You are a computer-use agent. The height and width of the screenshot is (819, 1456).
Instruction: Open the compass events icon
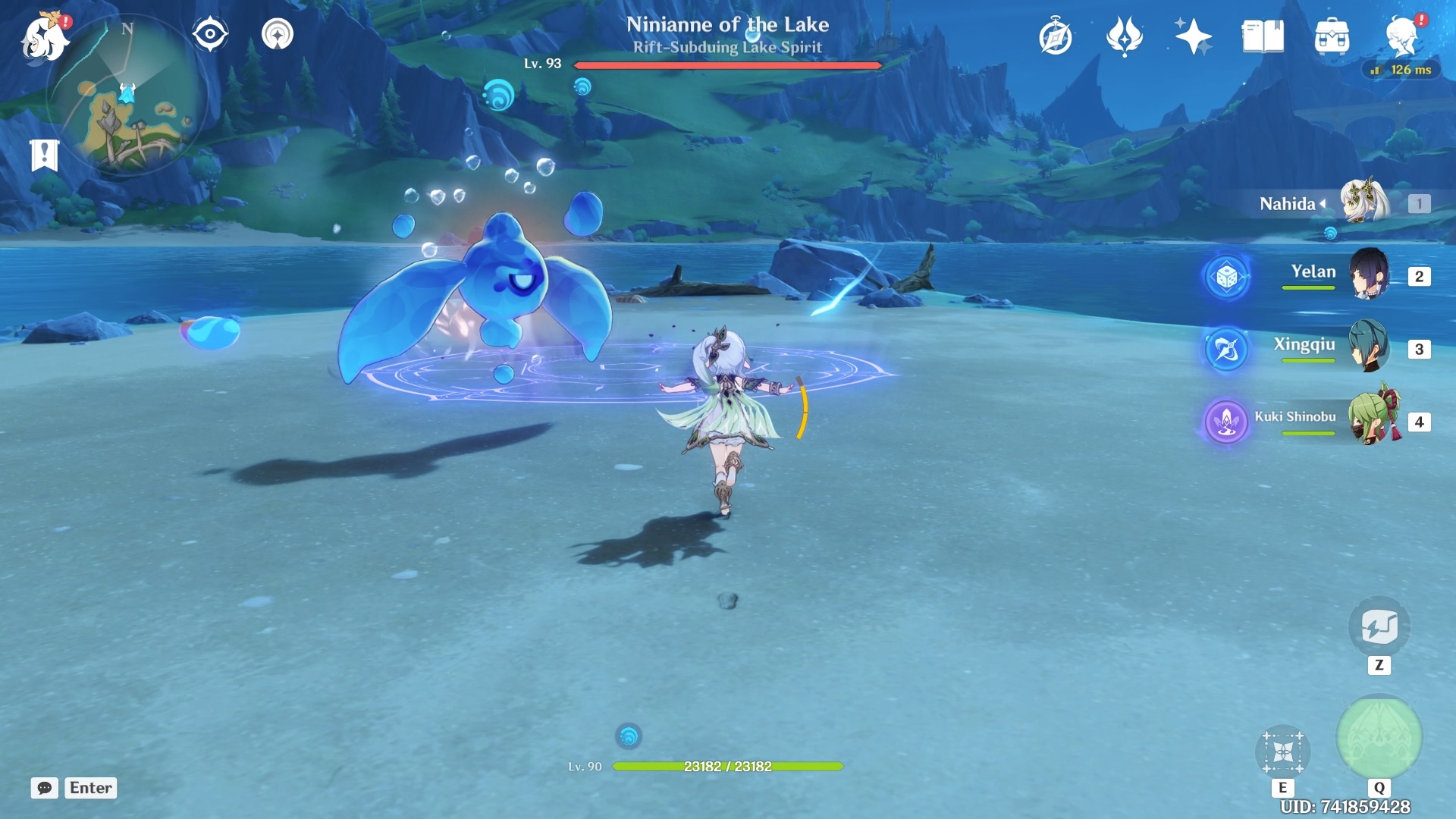pyautogui.click(x=1056, y=36)
